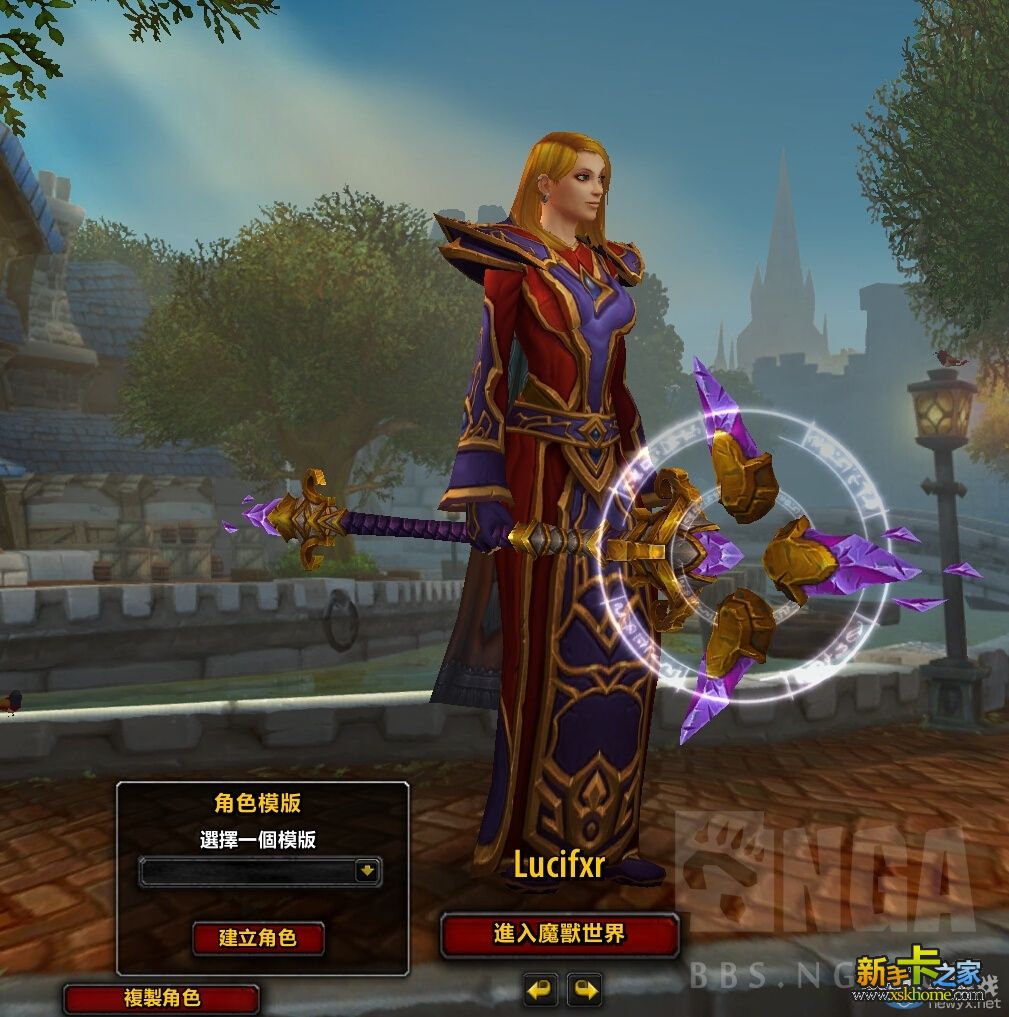The width and height of the screenshot is (1009, 1017).
Task: Rotate character with left arrow button
Action: 540,990
